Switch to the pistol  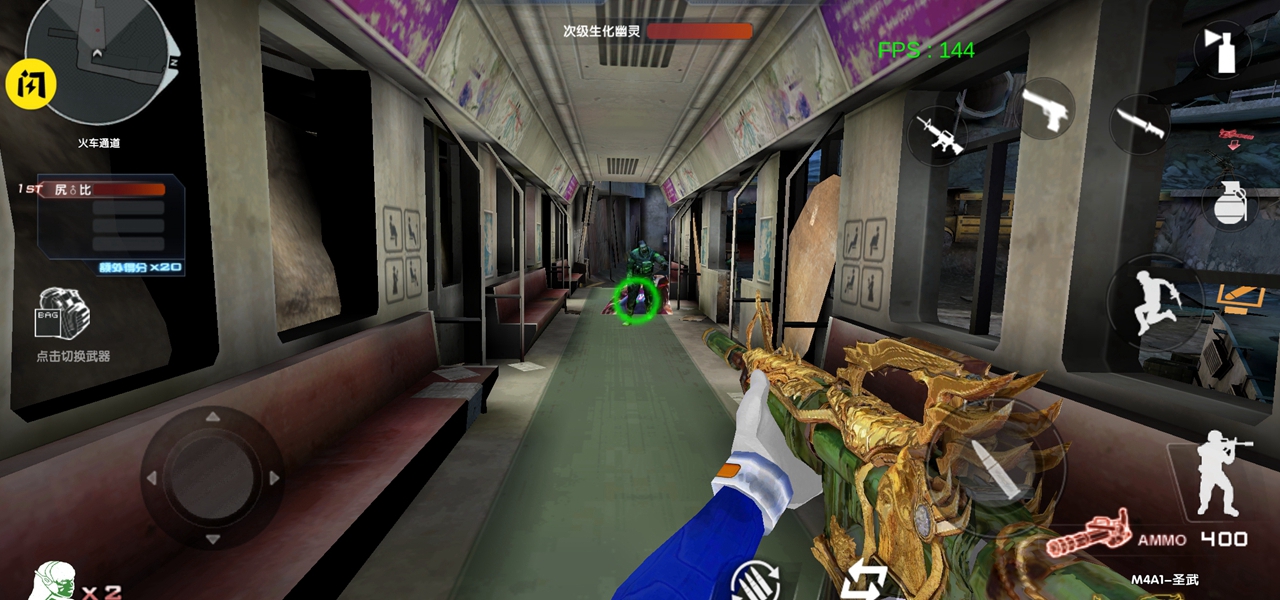tap(1045, 109)
